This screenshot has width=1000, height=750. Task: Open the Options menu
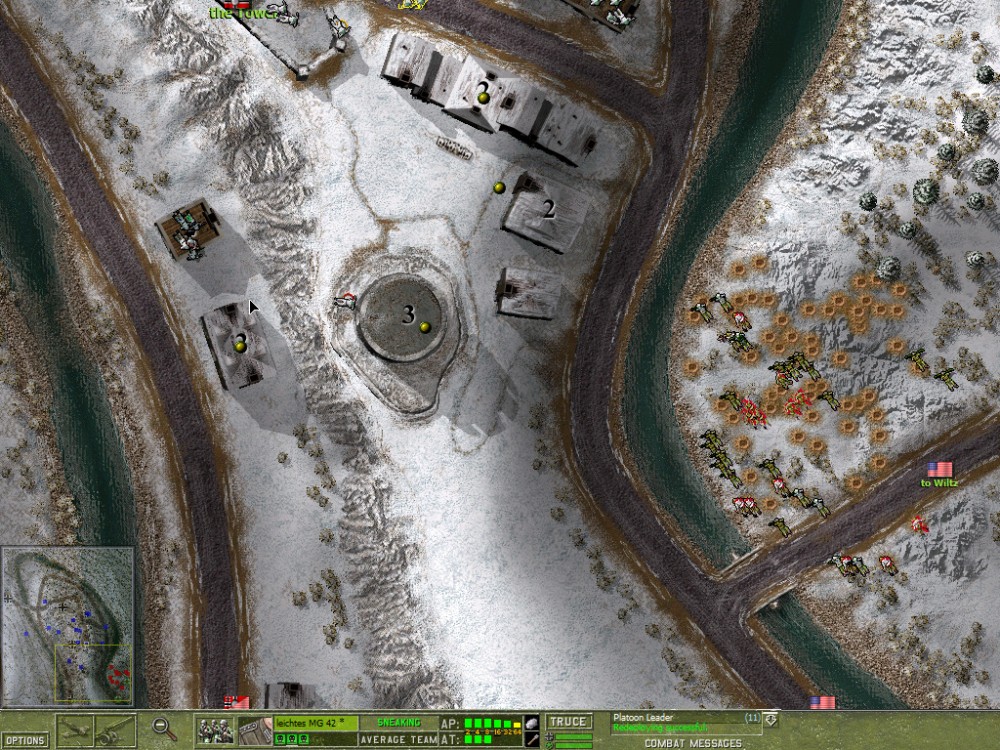(24, 740)
